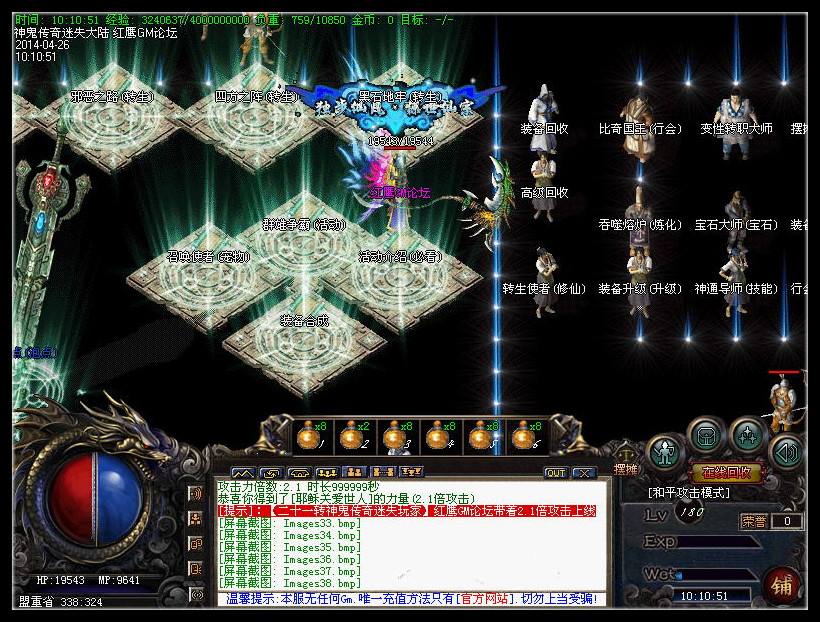Click the mountain-shaped button above the chat
This screenshot has width=820, height=622.
coord(243,472)
